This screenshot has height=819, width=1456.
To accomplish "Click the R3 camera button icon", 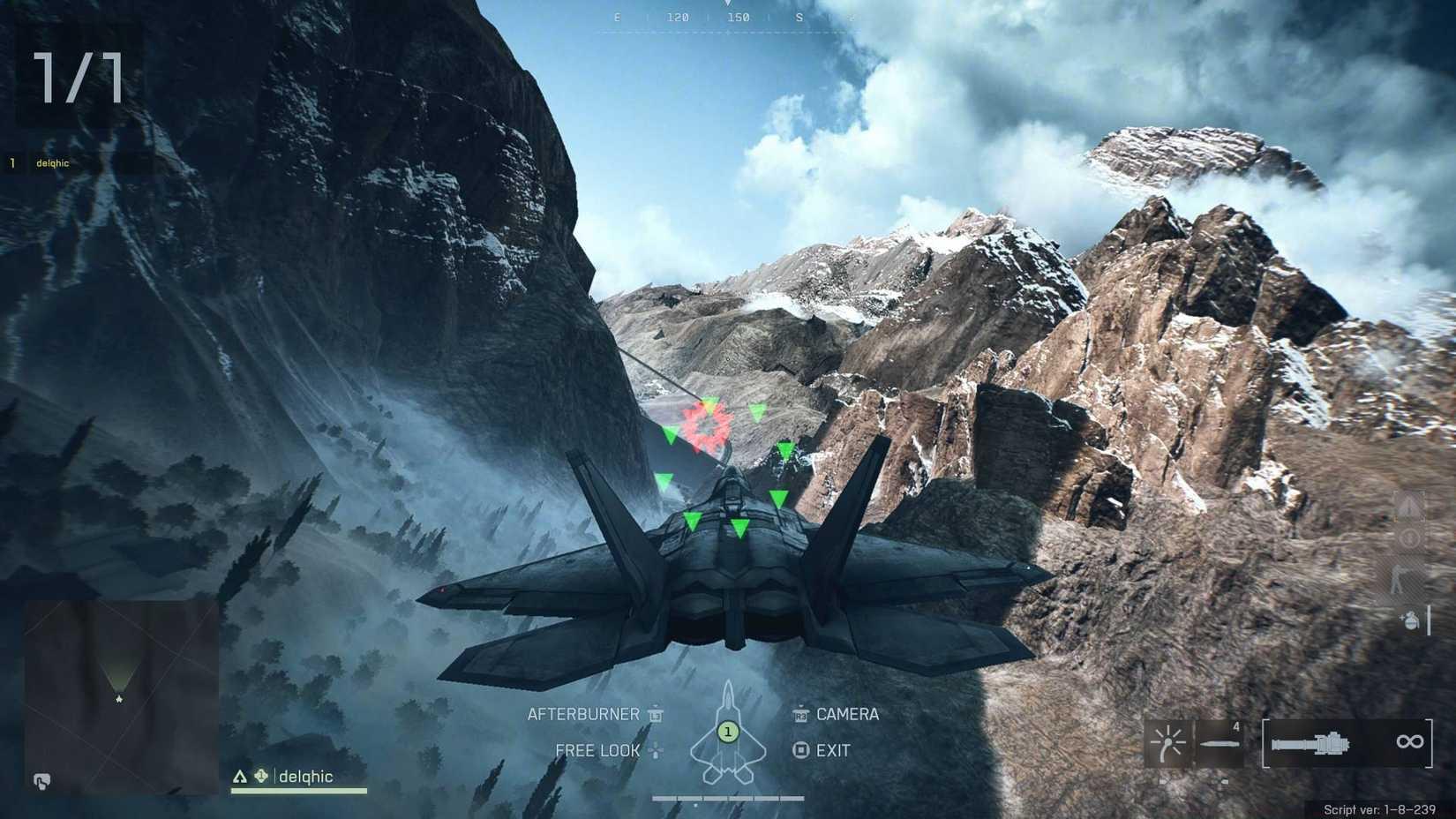I will click(x=800, y=715).
